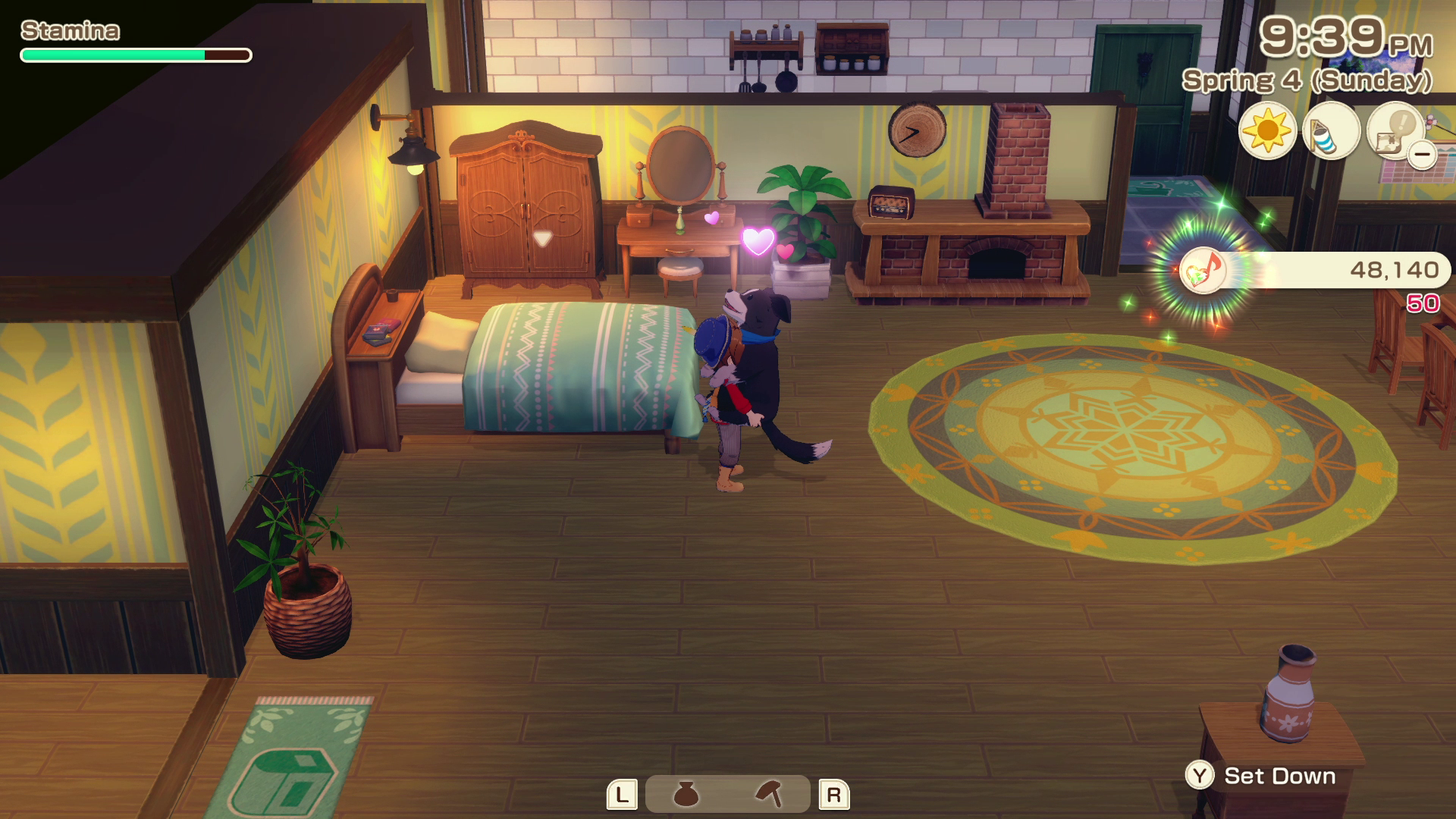Check the sunny weather forecast icon
This screenshot has height=819, width=1456.
tap(1267, 130)
